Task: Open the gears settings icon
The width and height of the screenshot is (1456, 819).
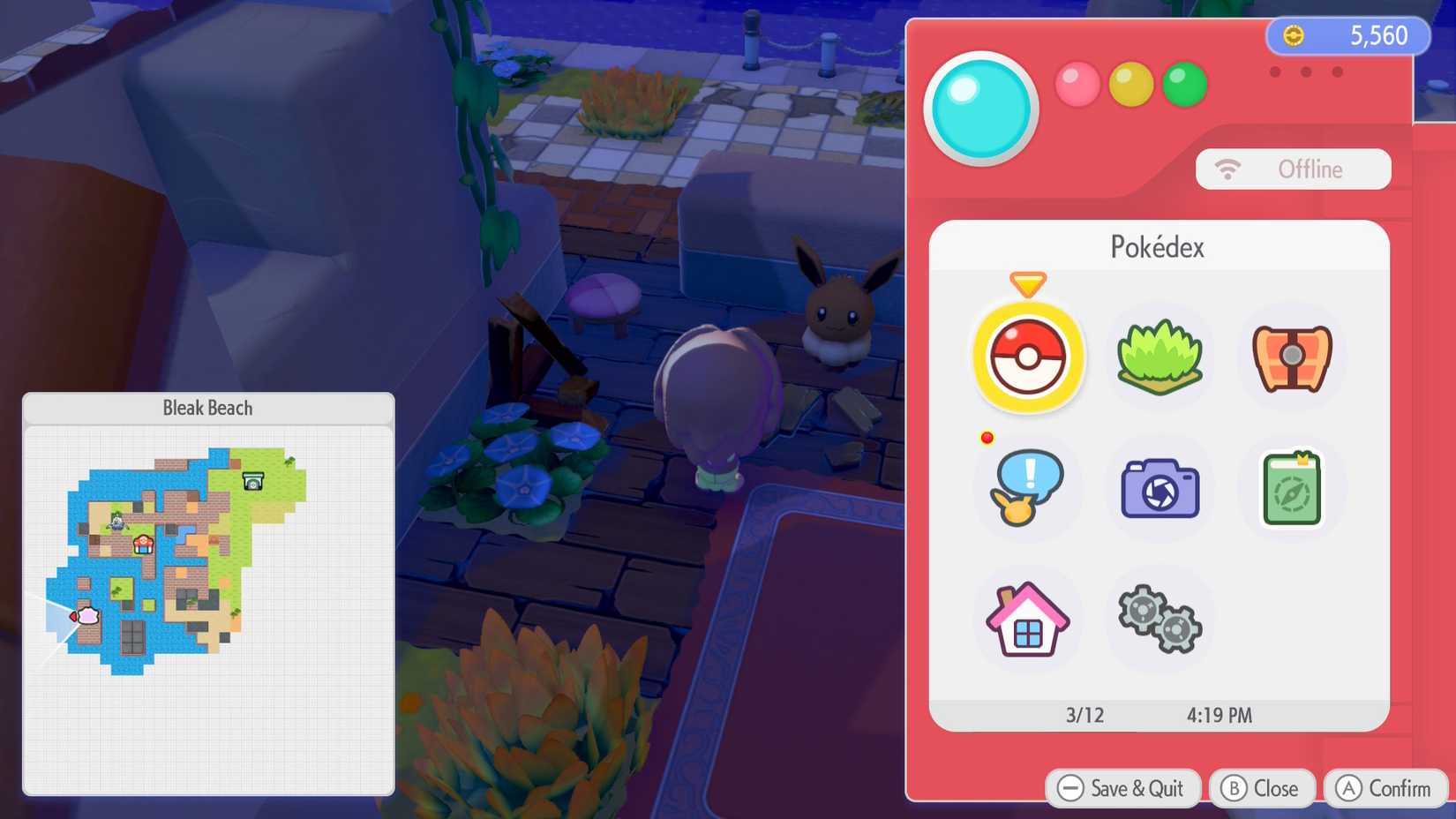Action: pos(1159,620)
